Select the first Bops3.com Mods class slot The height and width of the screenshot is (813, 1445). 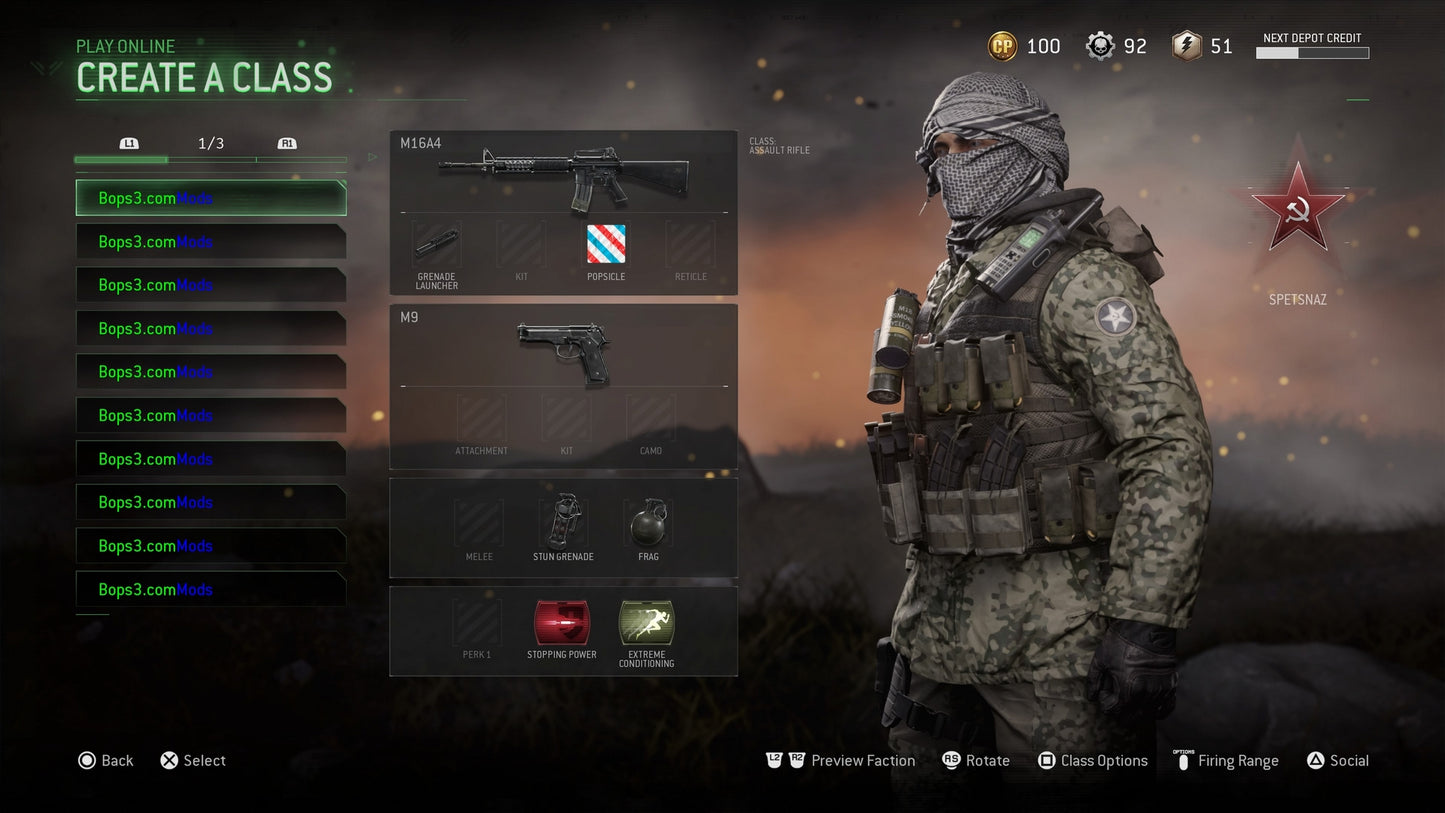(210, 198)
